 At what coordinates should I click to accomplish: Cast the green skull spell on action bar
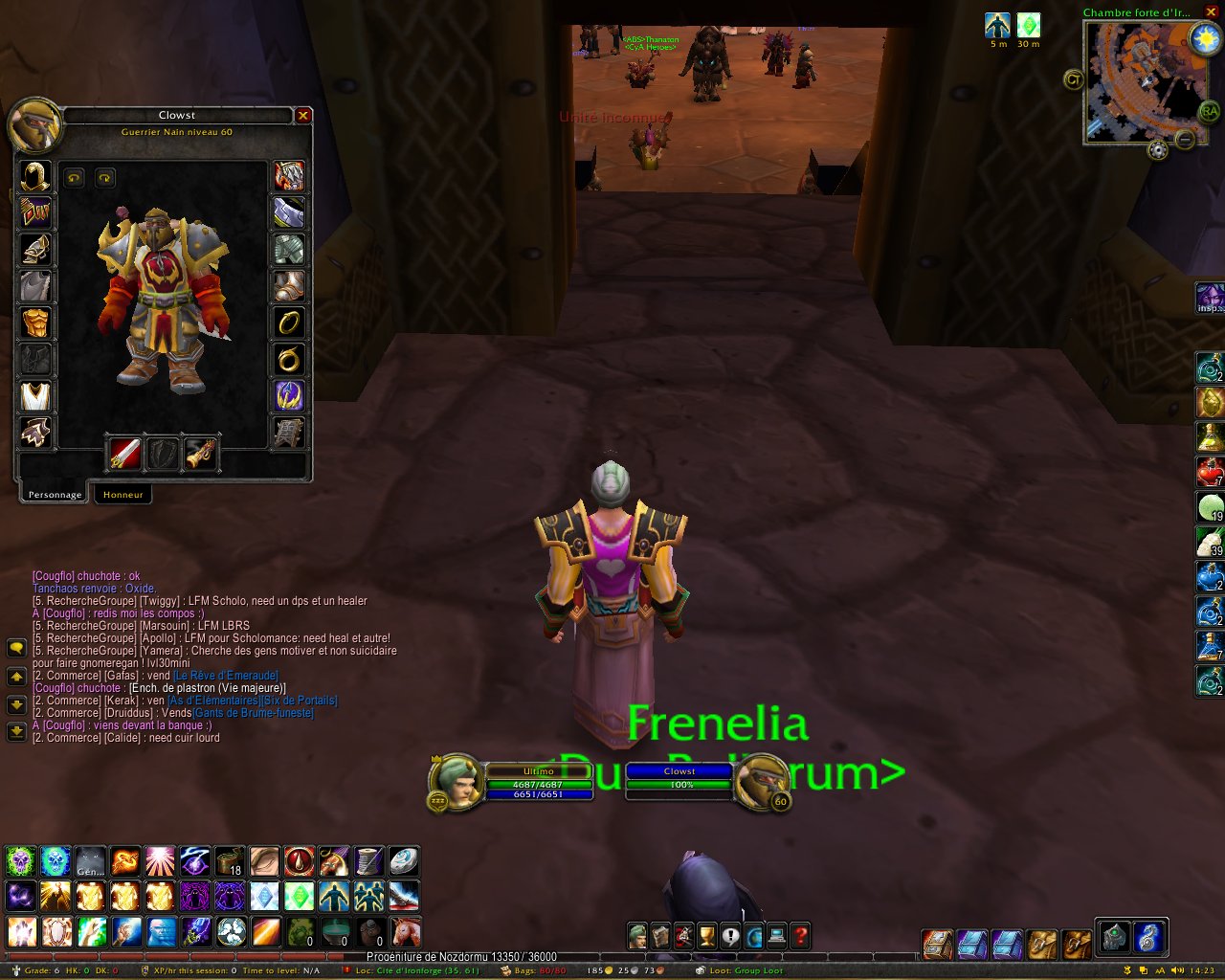point(20,861)
